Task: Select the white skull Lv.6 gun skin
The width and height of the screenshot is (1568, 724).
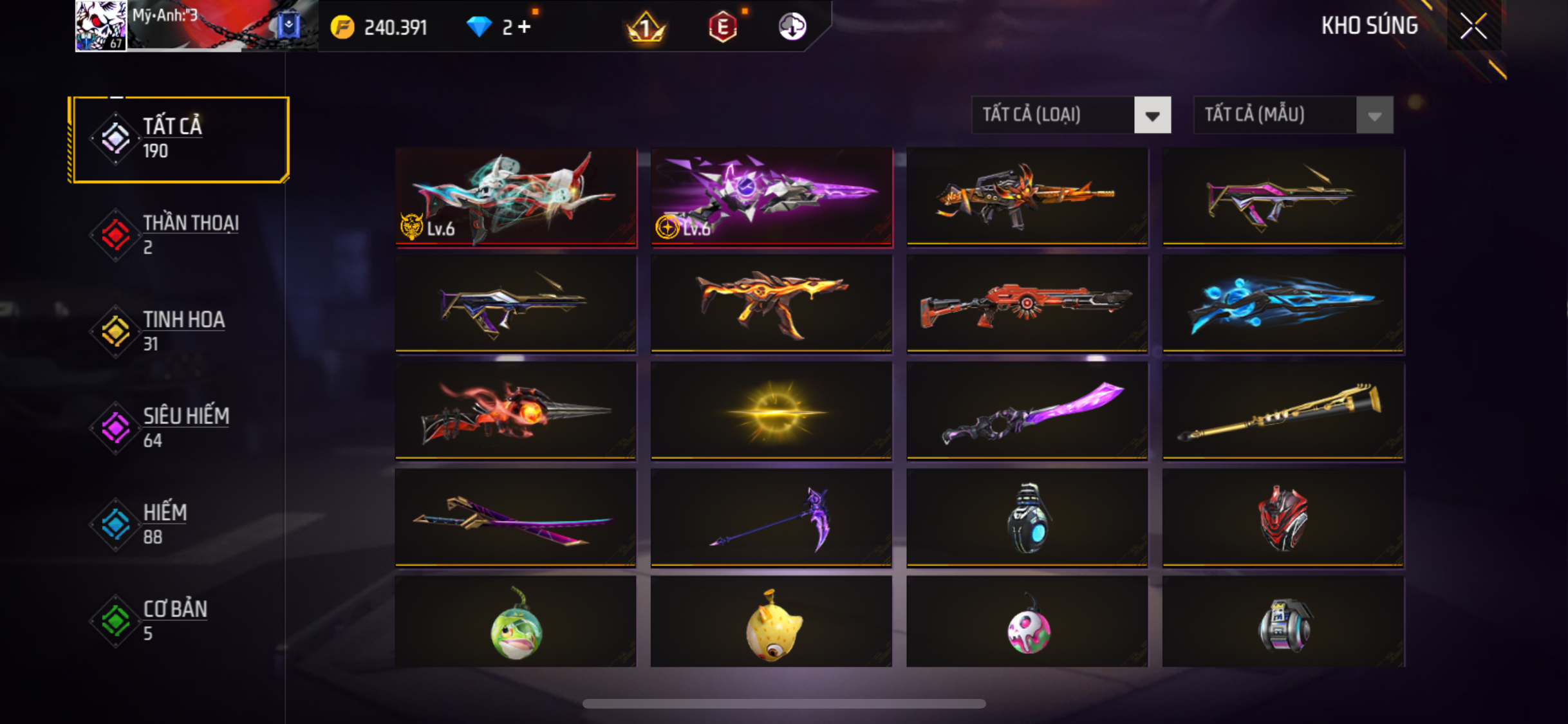Action: click(516, 196)
